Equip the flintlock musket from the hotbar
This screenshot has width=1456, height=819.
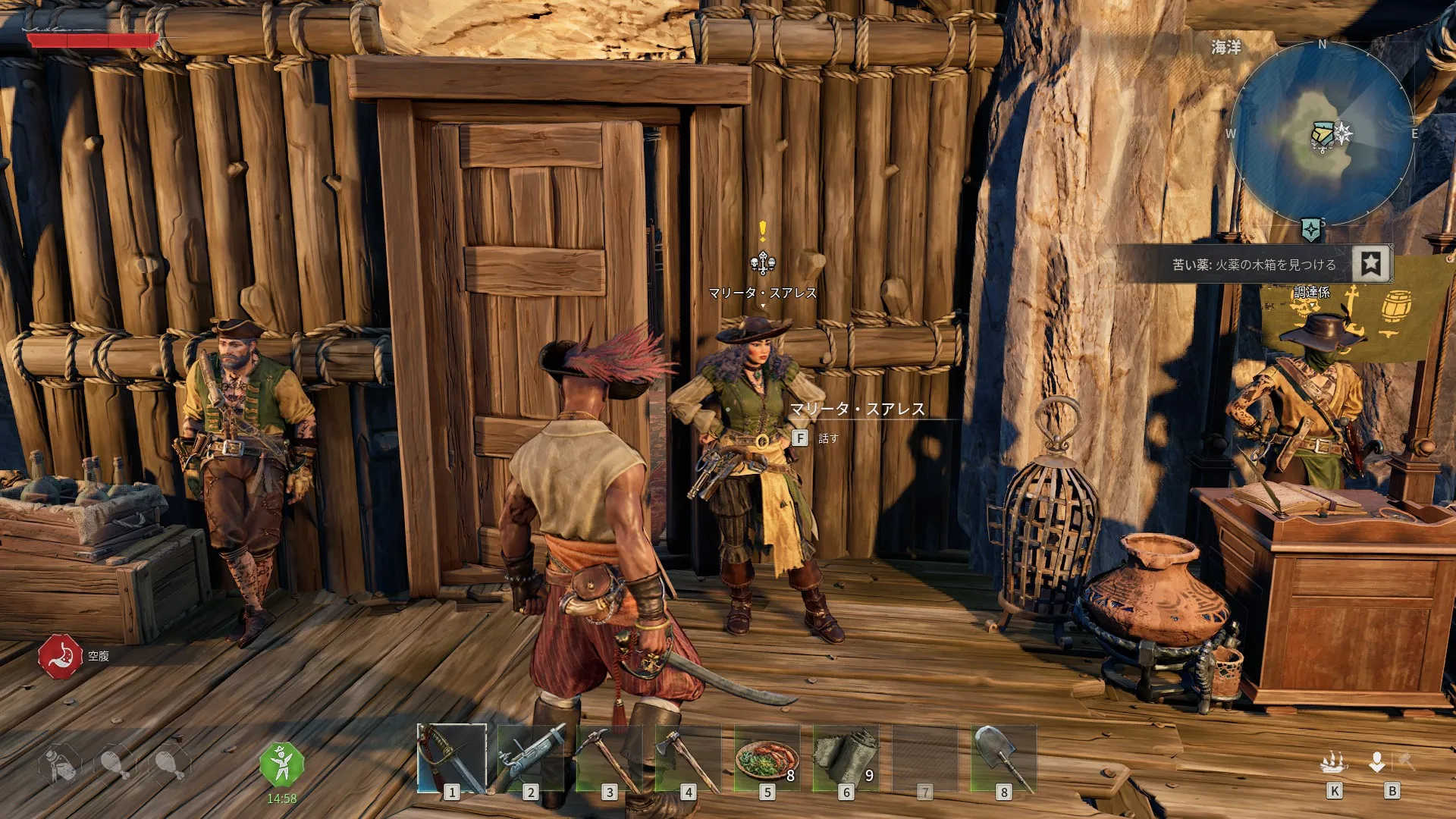531,758
